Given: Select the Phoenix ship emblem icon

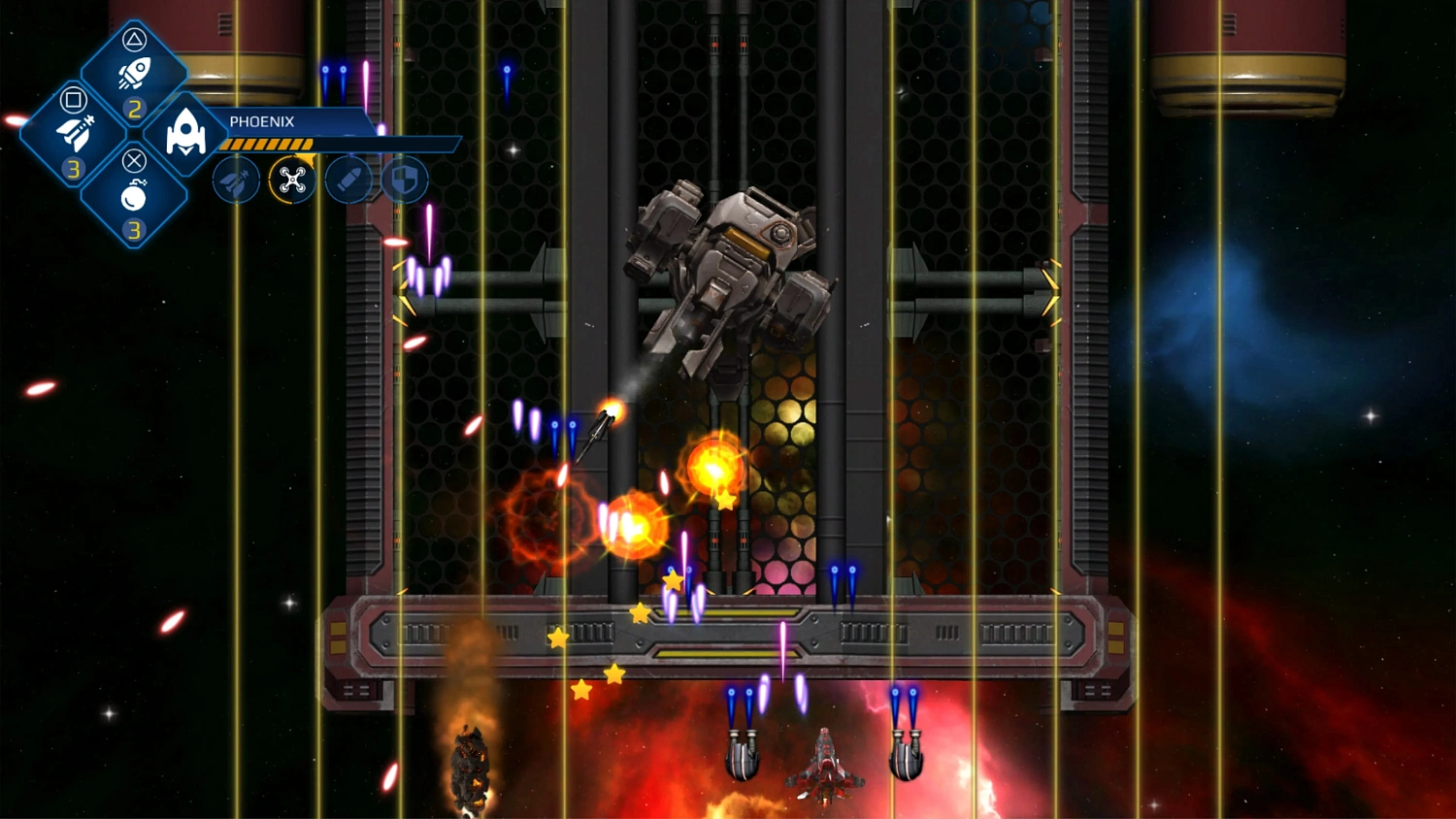Looking at the screenshot, I should pos(184,131).
